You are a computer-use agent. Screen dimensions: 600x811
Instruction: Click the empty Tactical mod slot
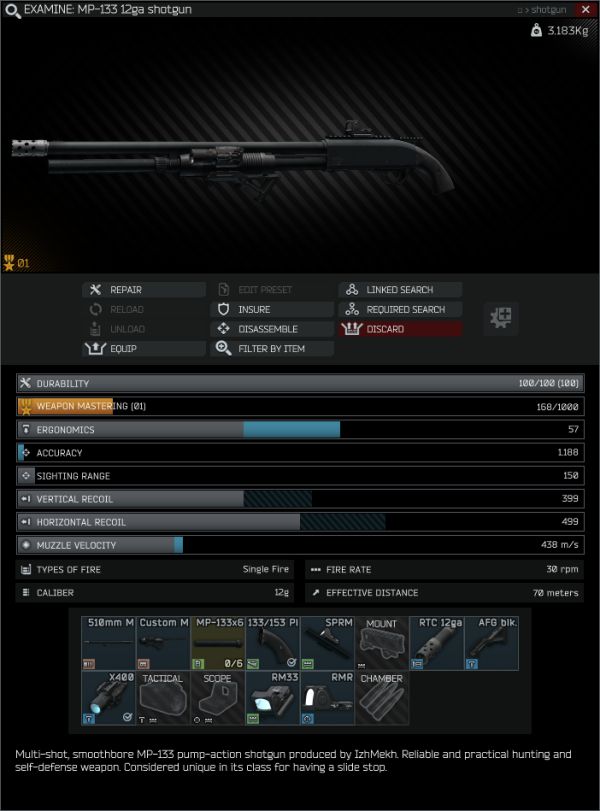(x=163, y=698)
